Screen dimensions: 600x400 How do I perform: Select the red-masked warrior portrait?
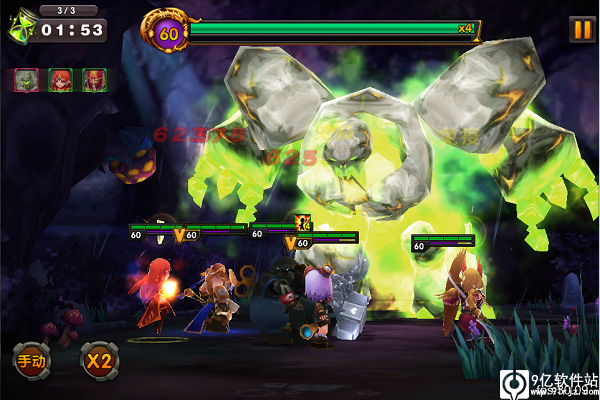(94, 80)
